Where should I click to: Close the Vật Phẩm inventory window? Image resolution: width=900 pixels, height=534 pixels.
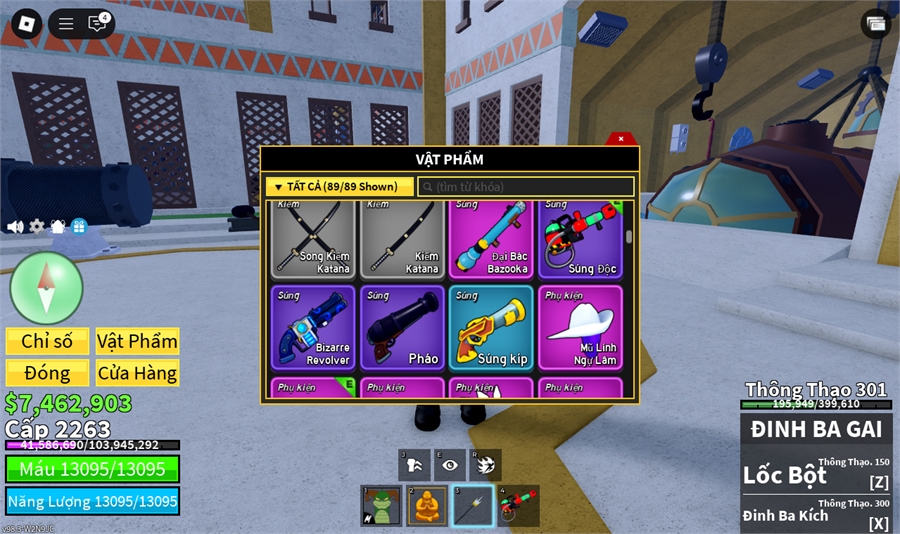pyautogui.click(x=621, y=139)
